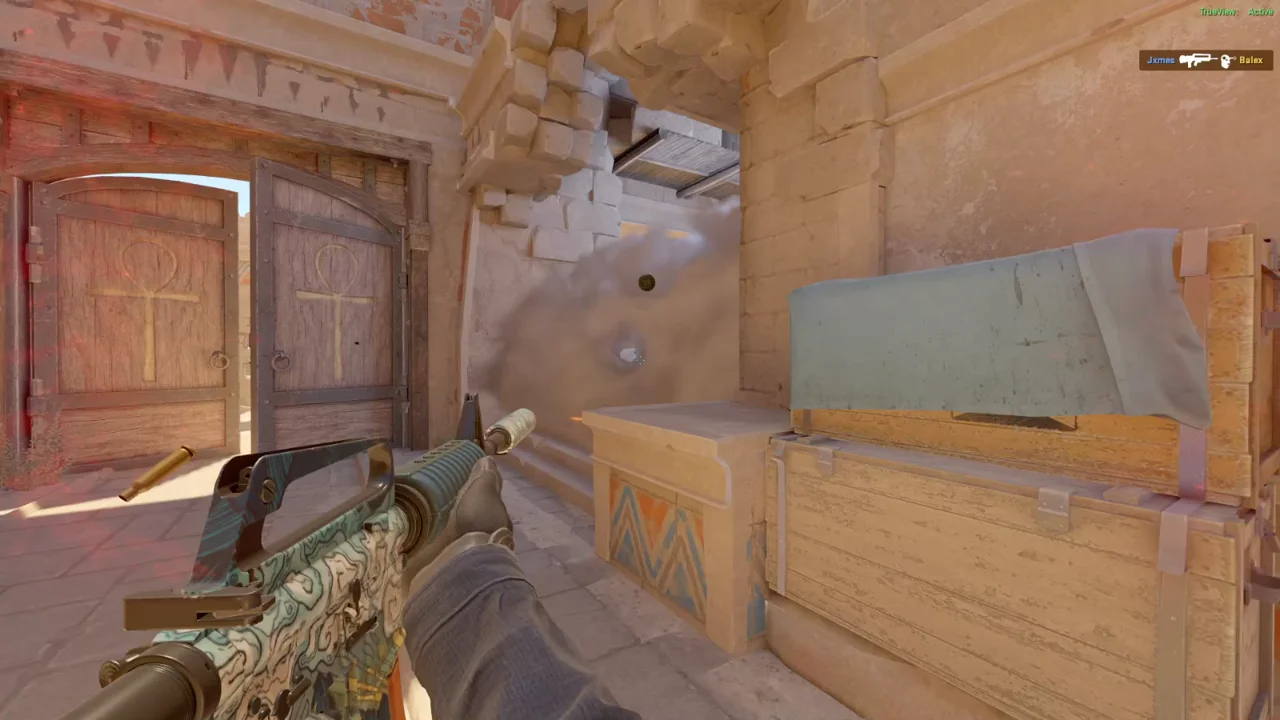The image size is (1280, 720).
Task: Click the TrueView Active indicator
Action: coord(1236,12)
